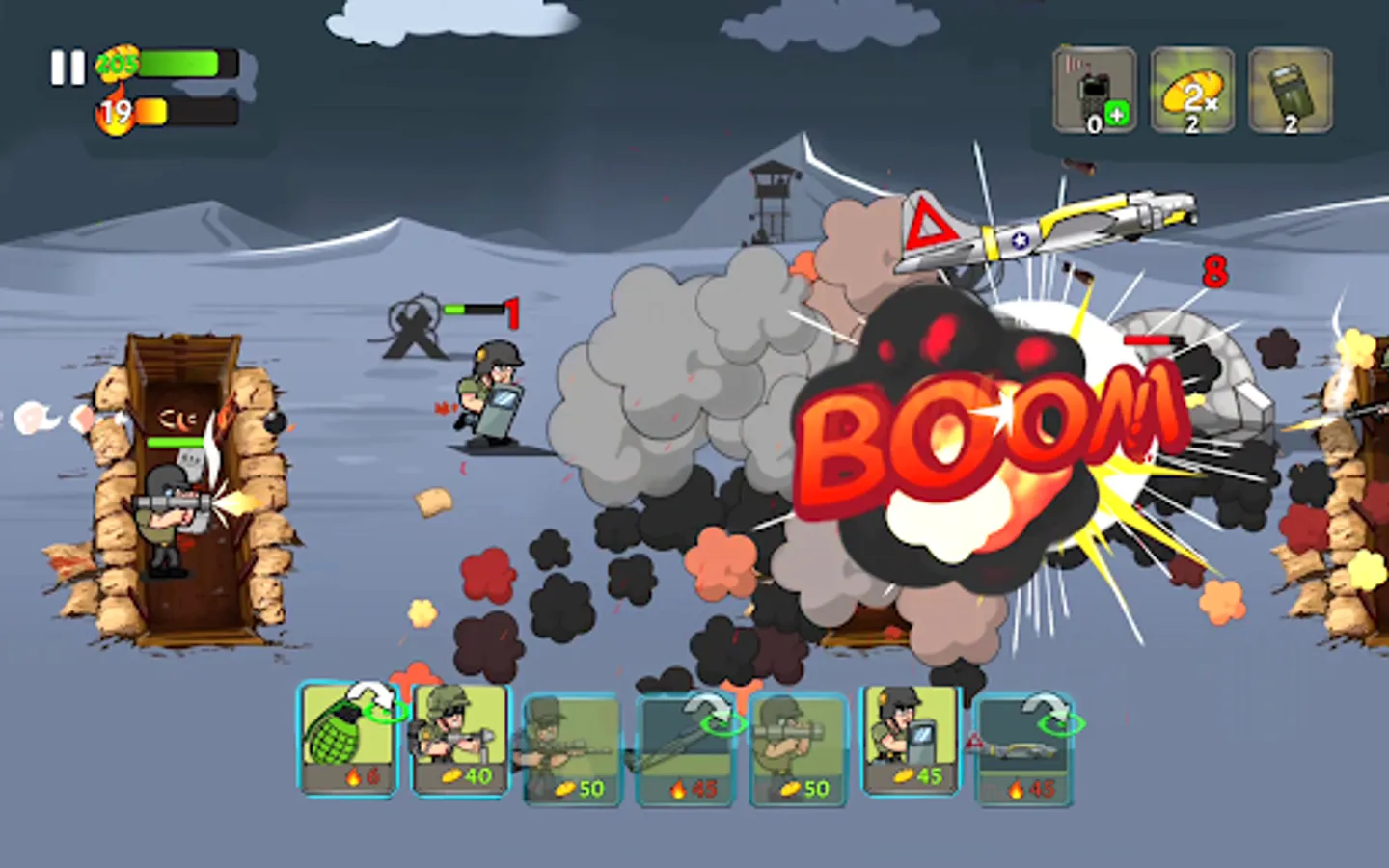
Task: Deploy the bazooka soldier costing 50 coins
Action: pos(799,747)
